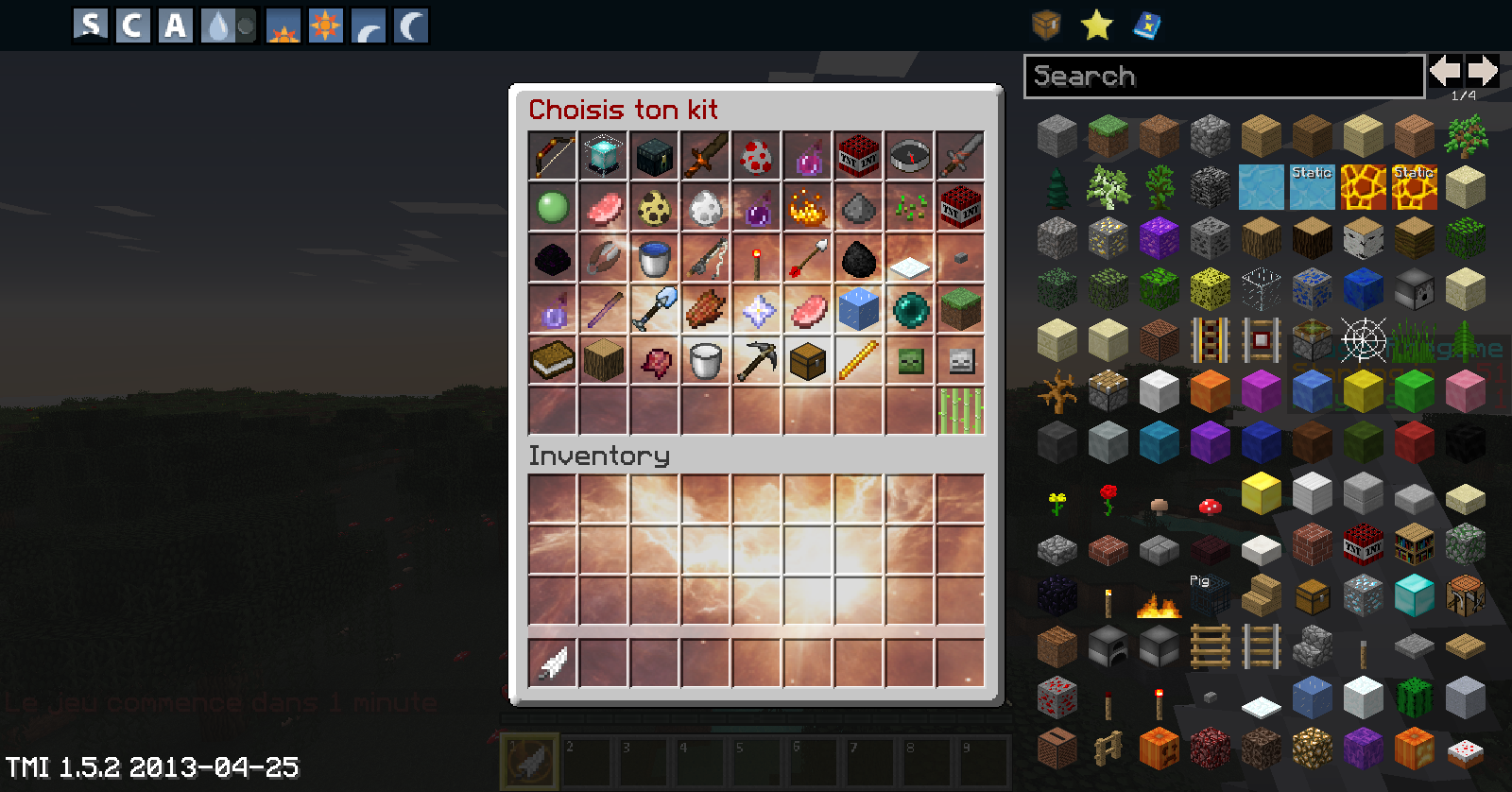
Task: Pick the green slimeball kit
Action: [553, 207]
